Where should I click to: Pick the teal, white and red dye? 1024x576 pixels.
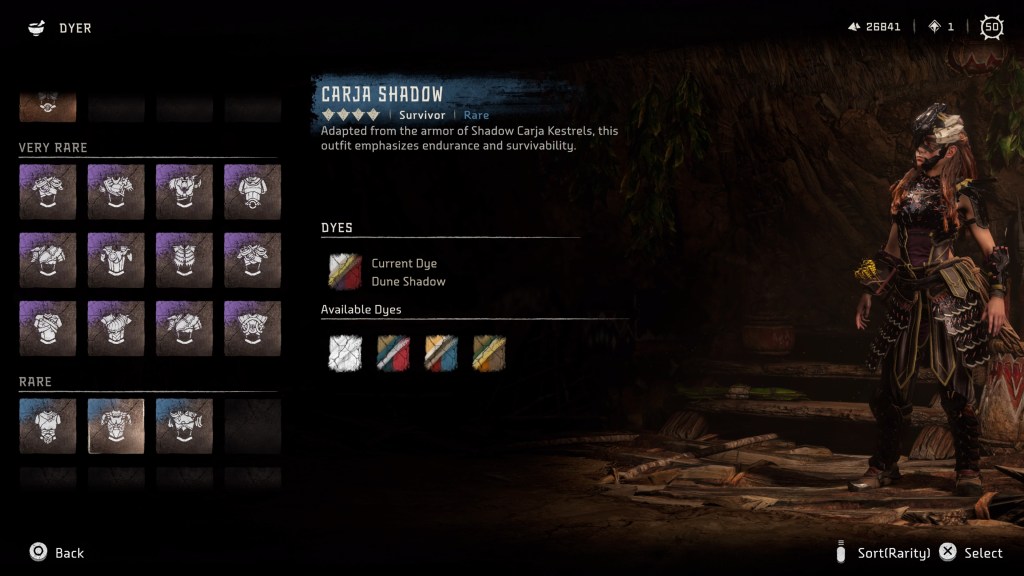[393, 353]
